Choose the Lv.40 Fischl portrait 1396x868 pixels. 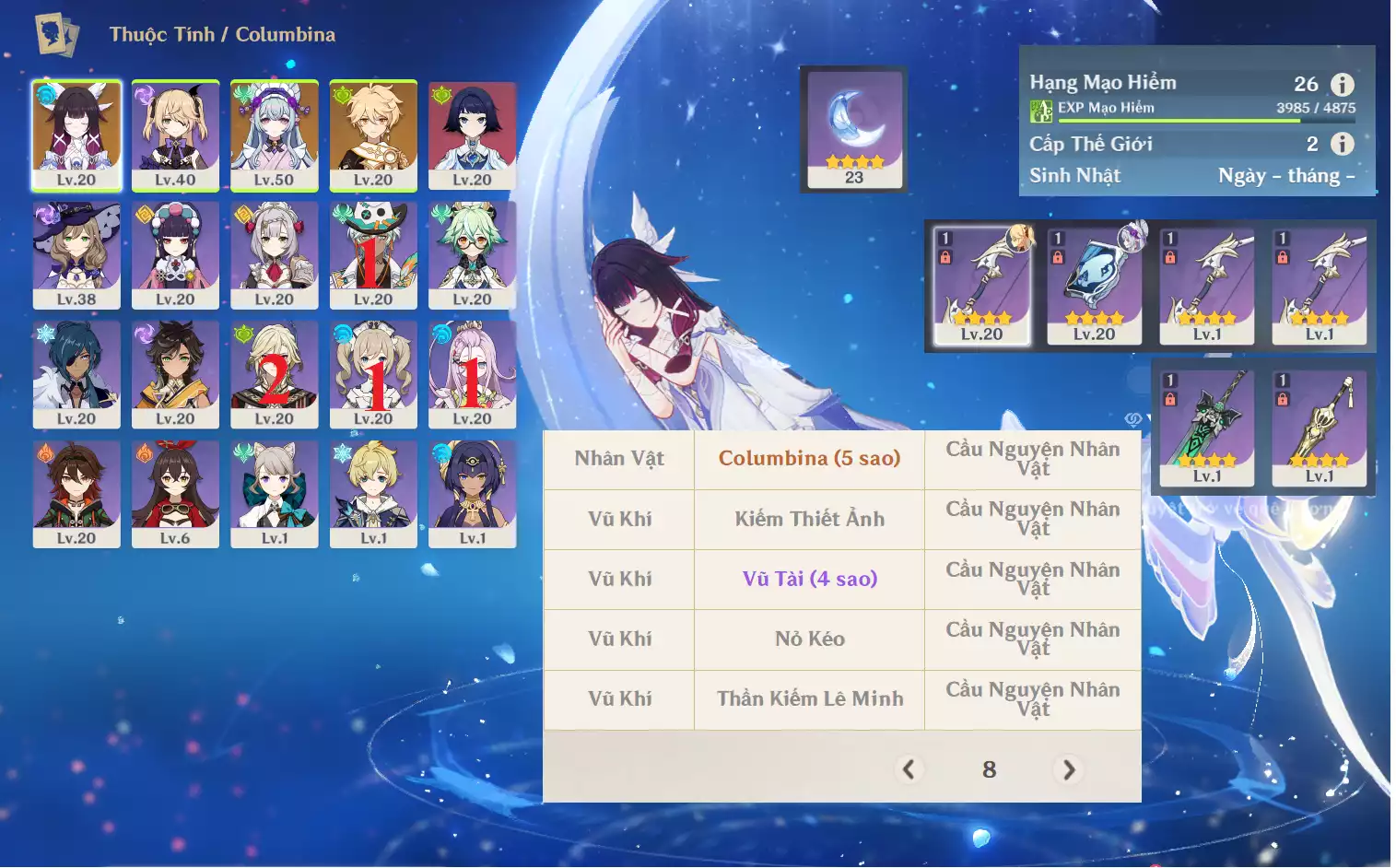point(175,135)
